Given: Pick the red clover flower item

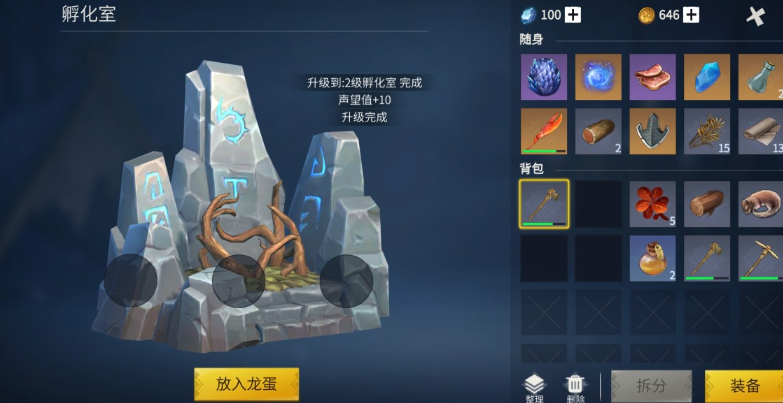Looking at the screenshot, I should pyautogui.click(x=652, y=204).
